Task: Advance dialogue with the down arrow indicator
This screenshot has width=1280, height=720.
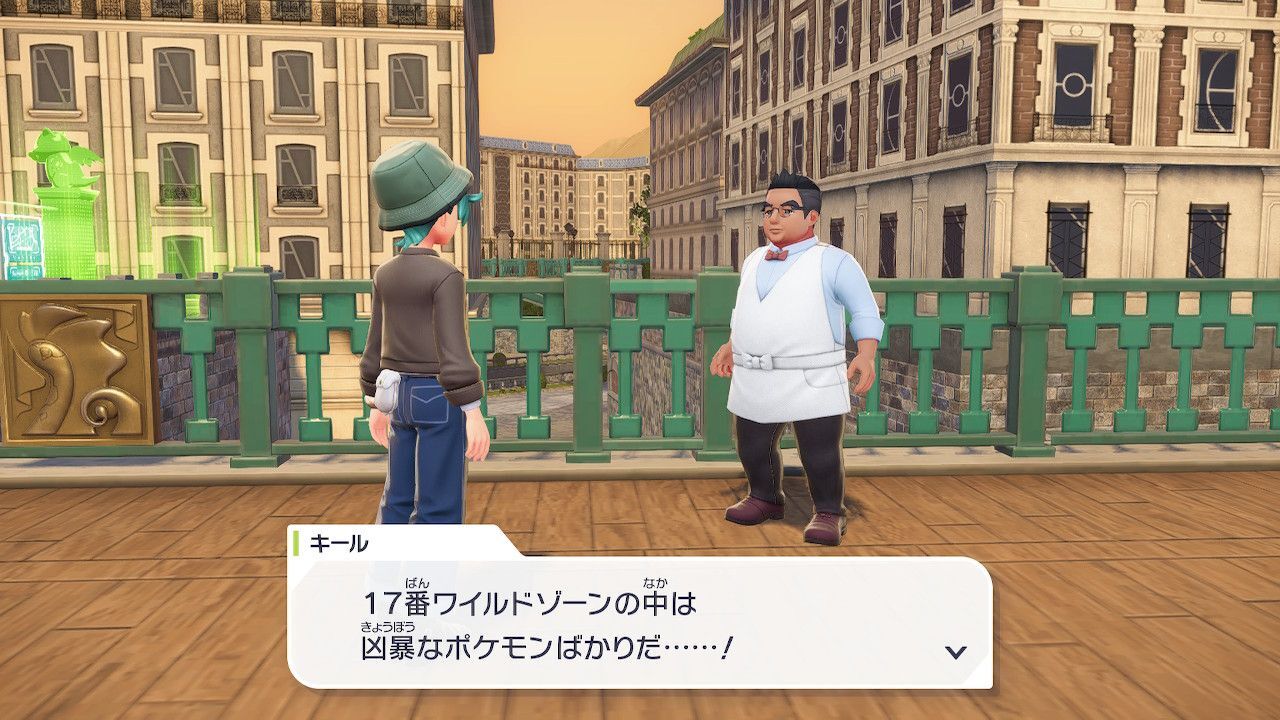Action: click(955, 652)
